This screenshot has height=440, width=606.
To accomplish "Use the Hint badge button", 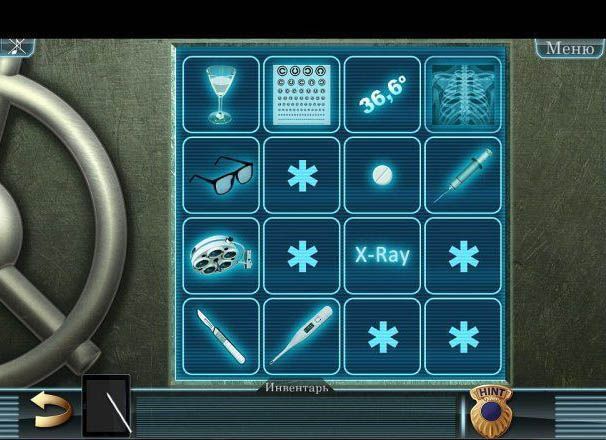I will point(490,409).
